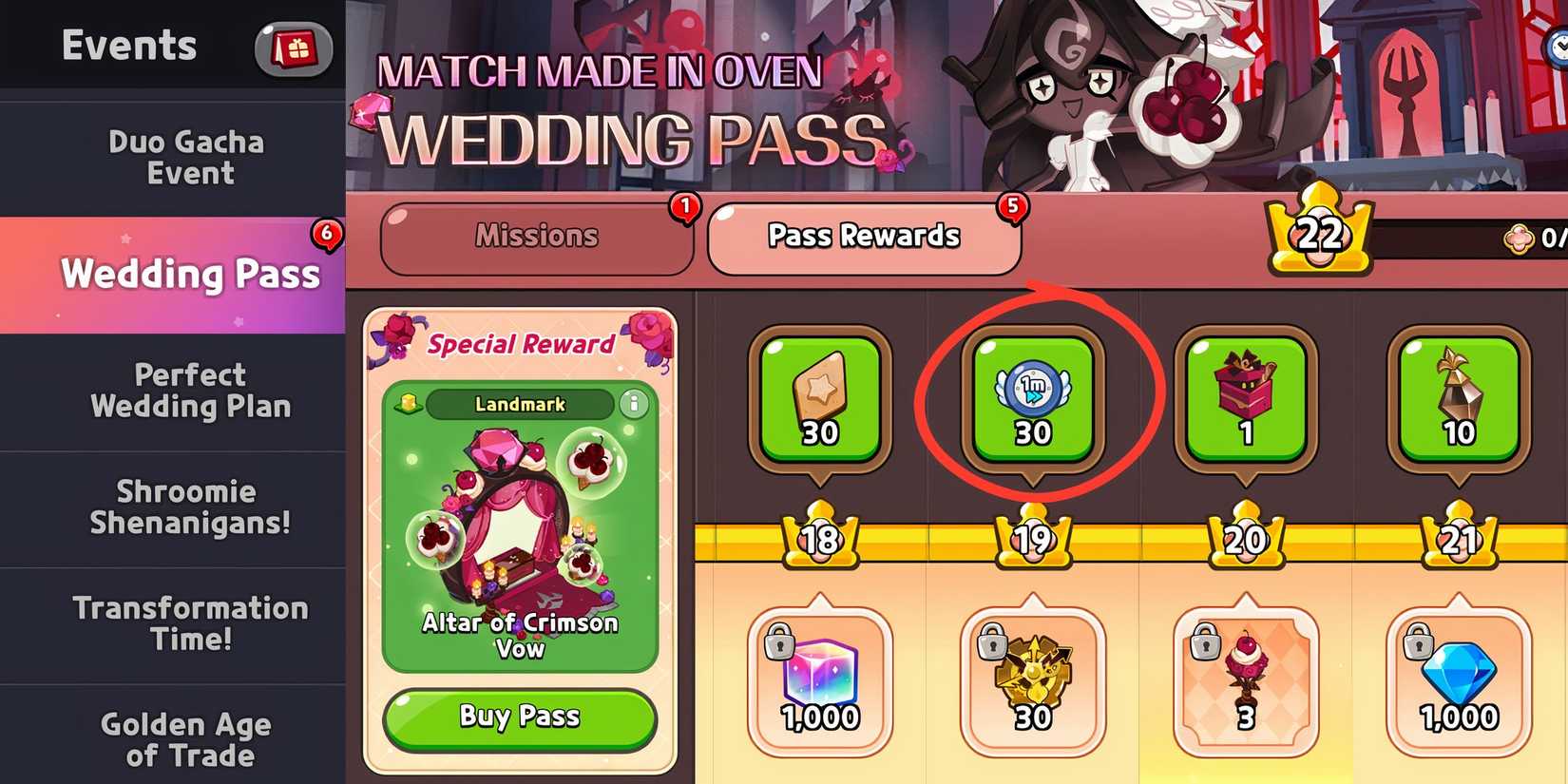1568x784 pixels.
Task: Click the crown showing pass level 22
Action: pyautogui.click(x=1321, y=233)
